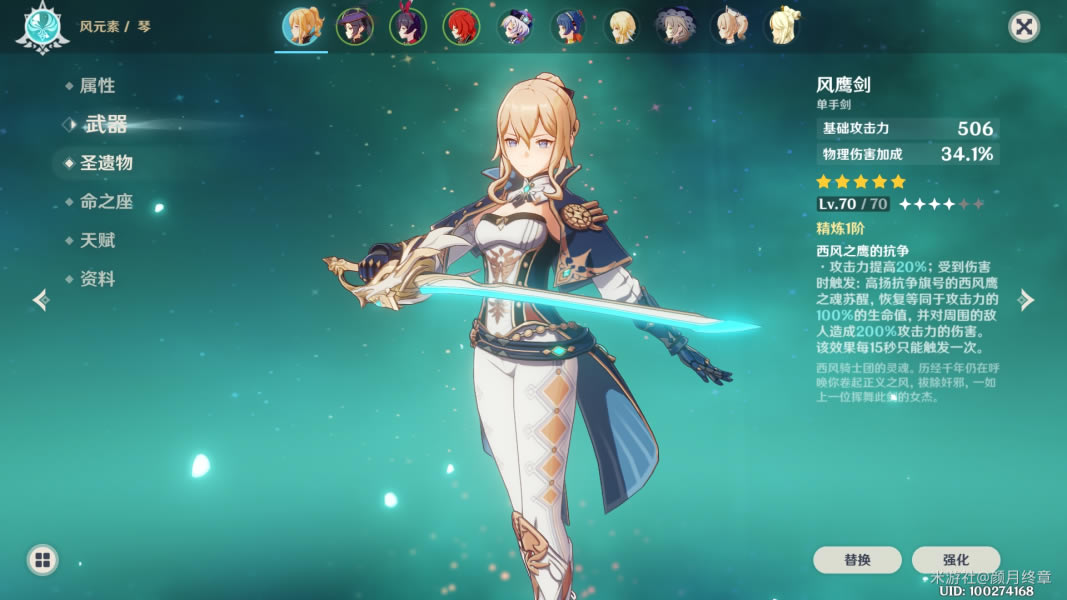Choose the red-ribbon Amber portrait
1067x600 pixels.
408,27
